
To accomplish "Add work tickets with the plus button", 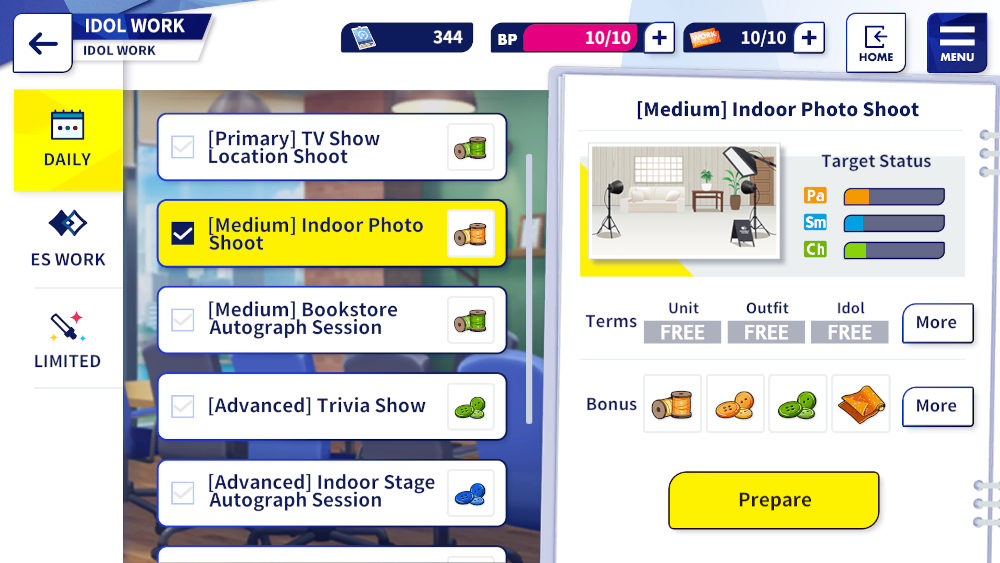I will click(808, 38).
